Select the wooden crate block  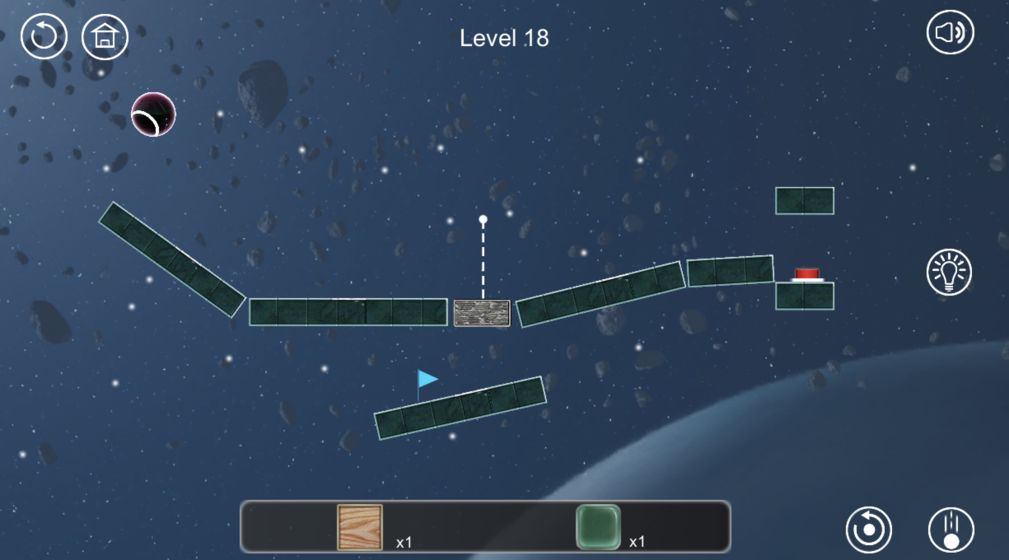[x=360, y=526]
